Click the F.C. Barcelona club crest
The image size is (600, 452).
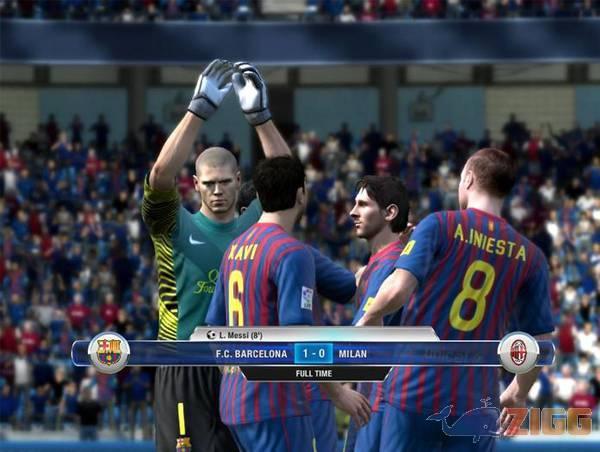(108, 353)
